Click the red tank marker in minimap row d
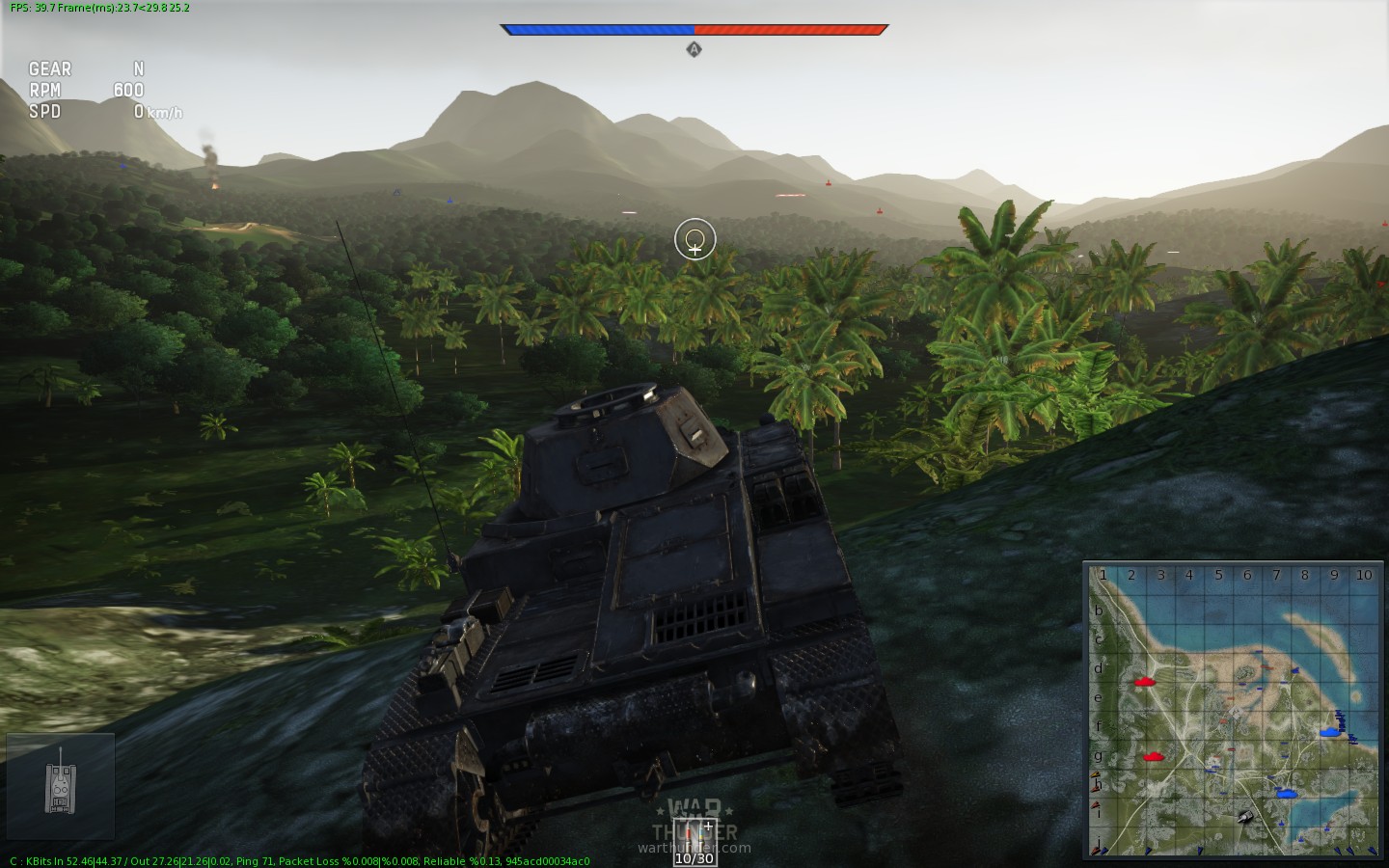The height and width of the screenshot is (868, 1389). pos(1145,681)
